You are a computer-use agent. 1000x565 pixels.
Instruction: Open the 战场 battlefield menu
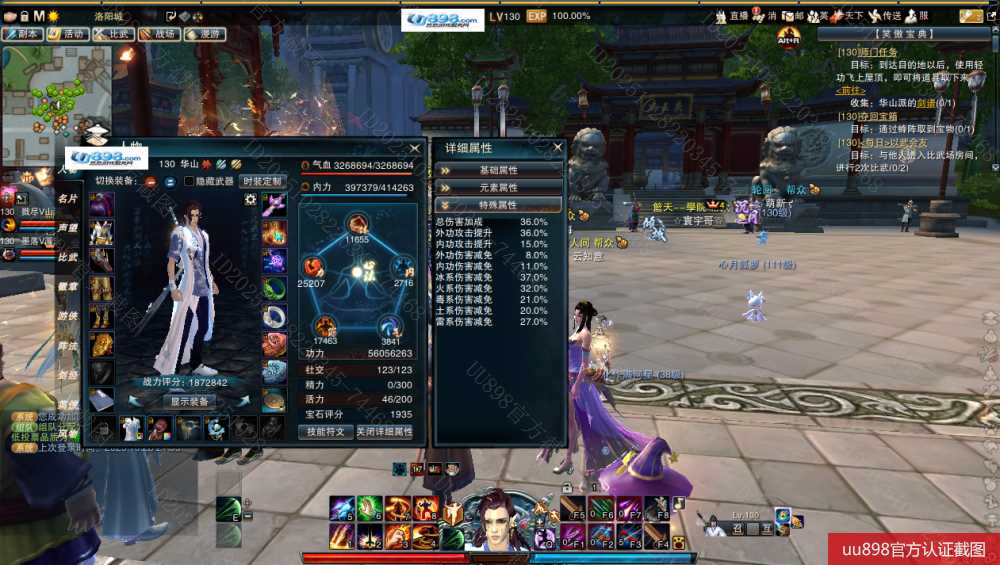[x=160, y=34]
